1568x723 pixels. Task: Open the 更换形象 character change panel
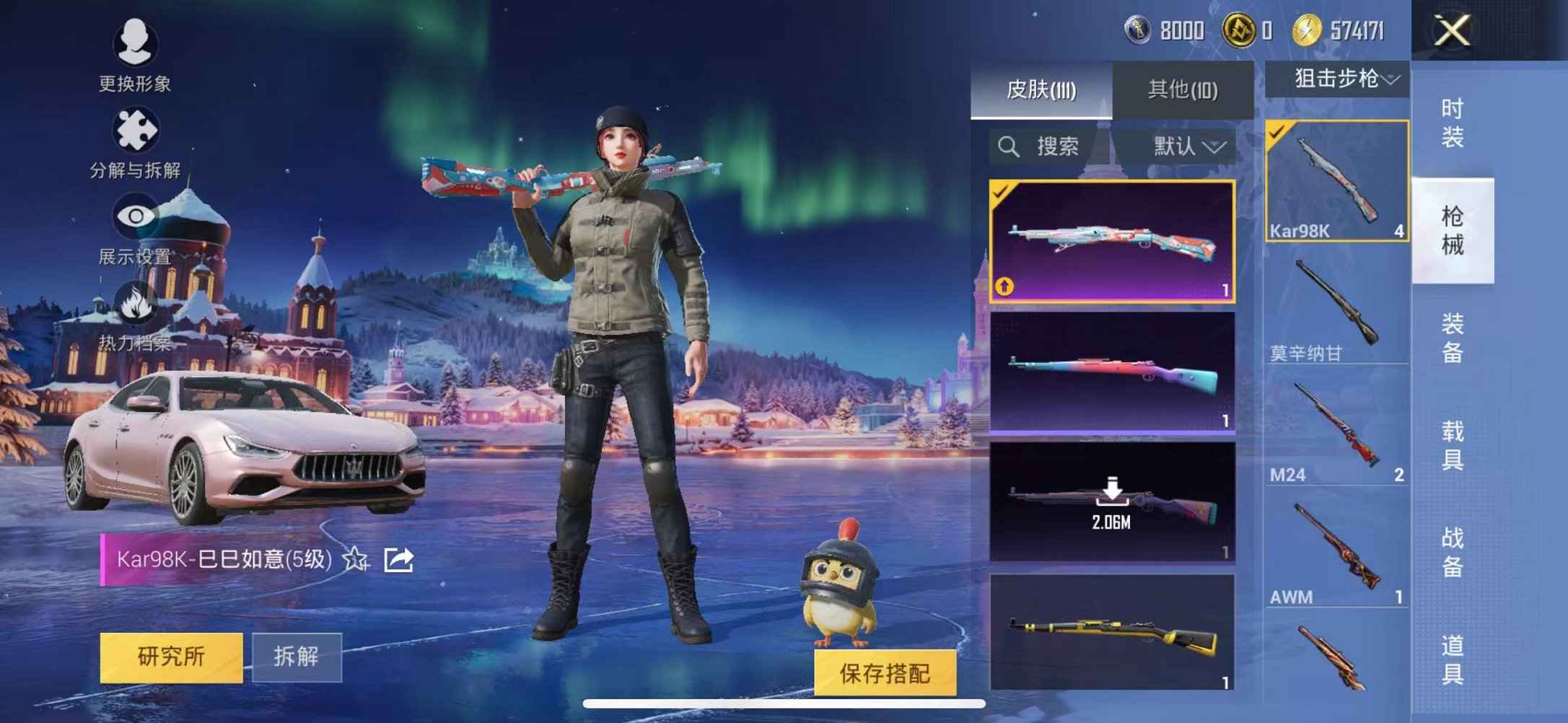pyautogui.click(x=136, y=54)
